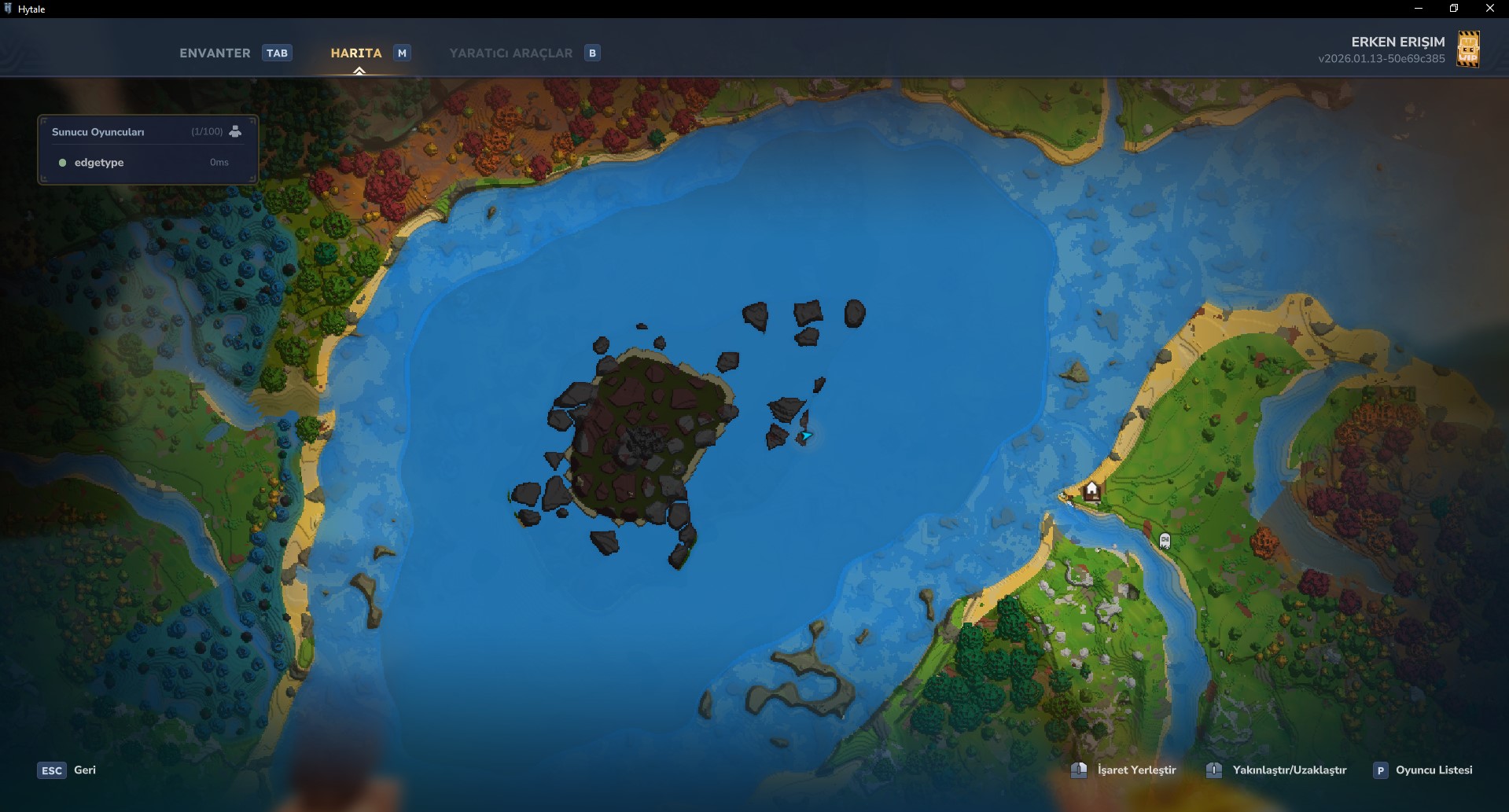
Task: Click the yellow Erken Erişim badge icon
Action: [x=1470, y=49]
